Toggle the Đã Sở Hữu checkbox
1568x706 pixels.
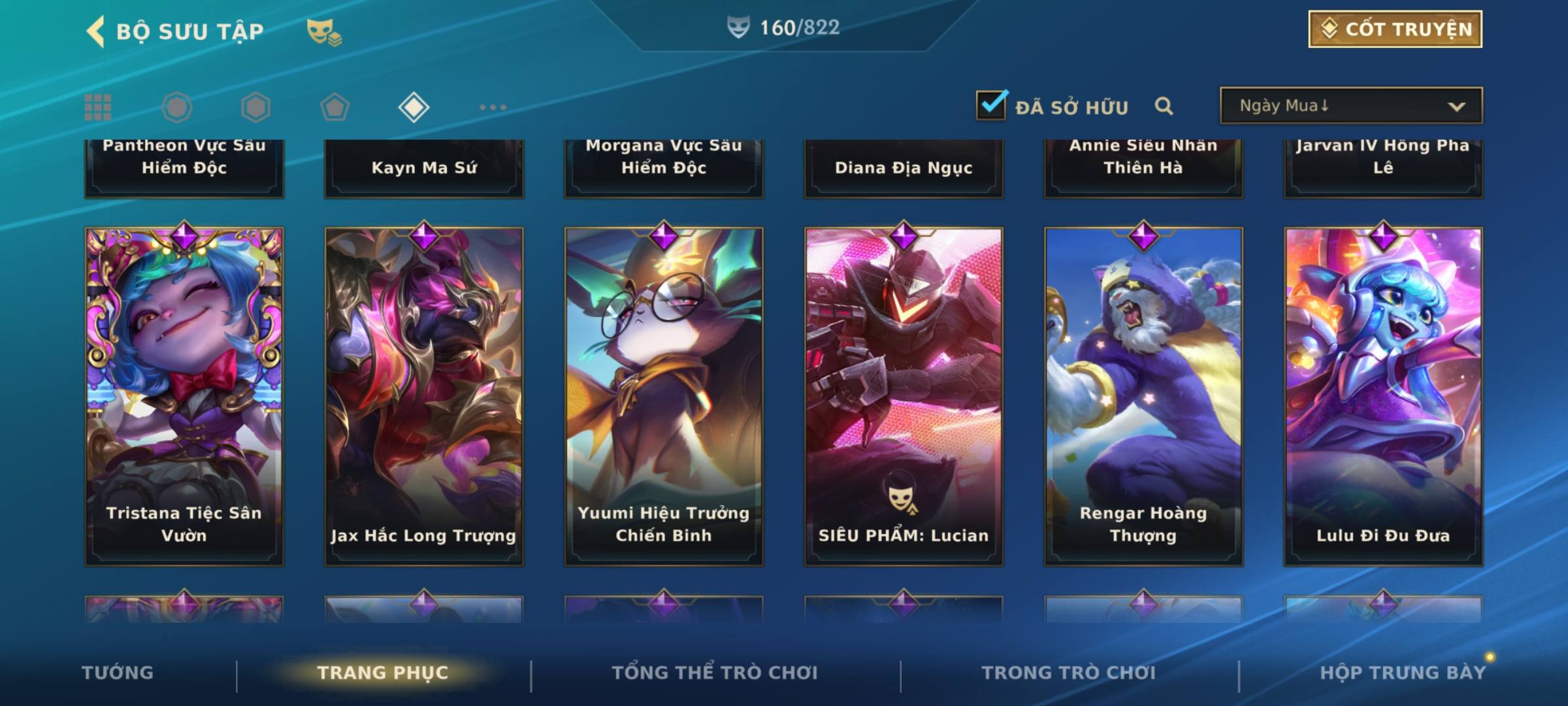pos(991,105)
